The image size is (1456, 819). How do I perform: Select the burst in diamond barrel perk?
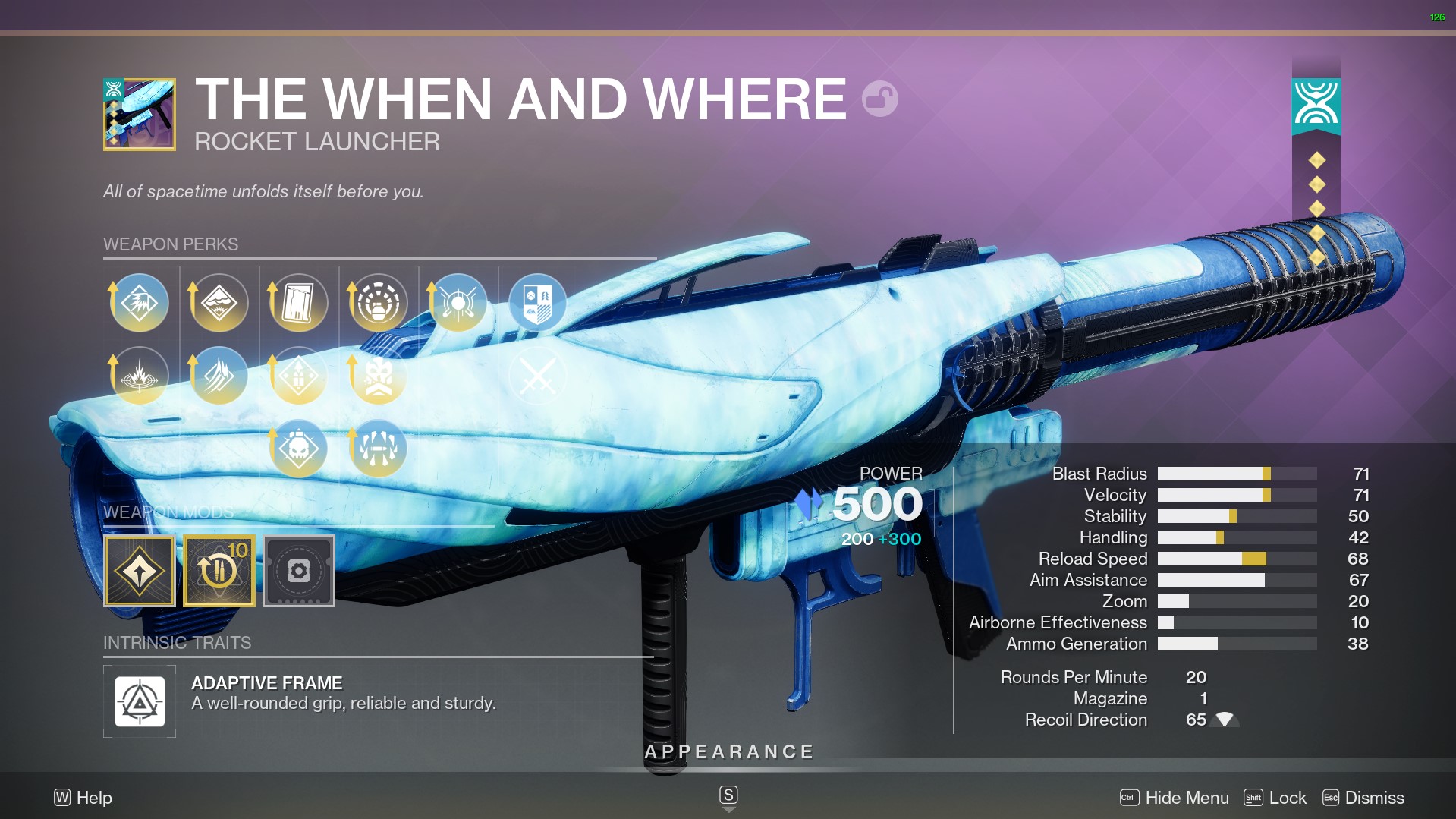pyautogui.click(x=140, y=303)
